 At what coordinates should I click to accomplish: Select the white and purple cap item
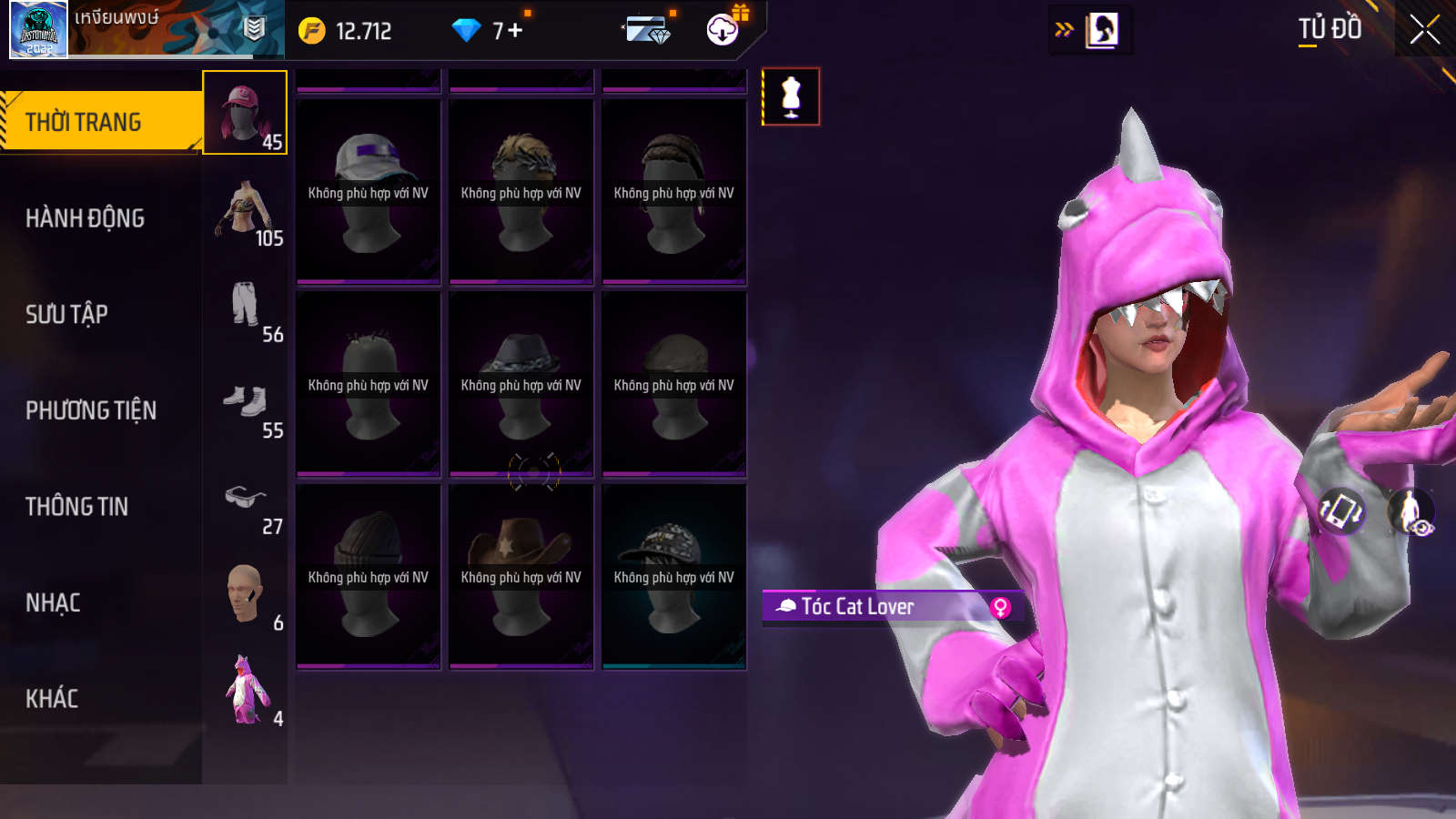coord(369,192)
